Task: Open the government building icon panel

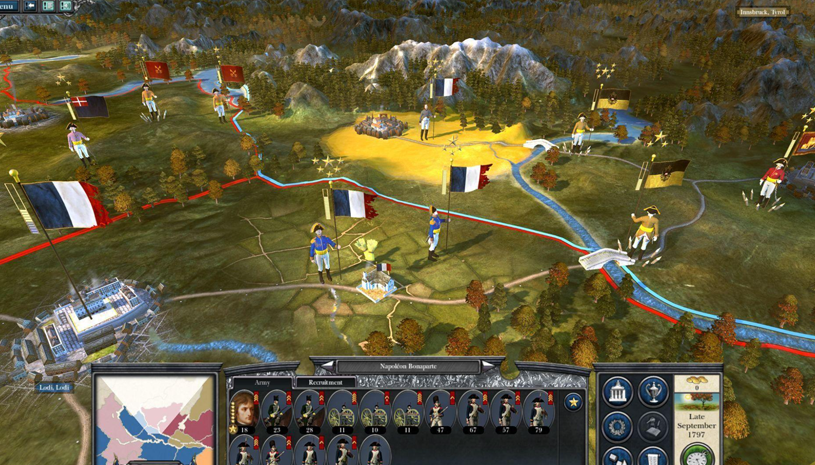Action: coord(617,390)
